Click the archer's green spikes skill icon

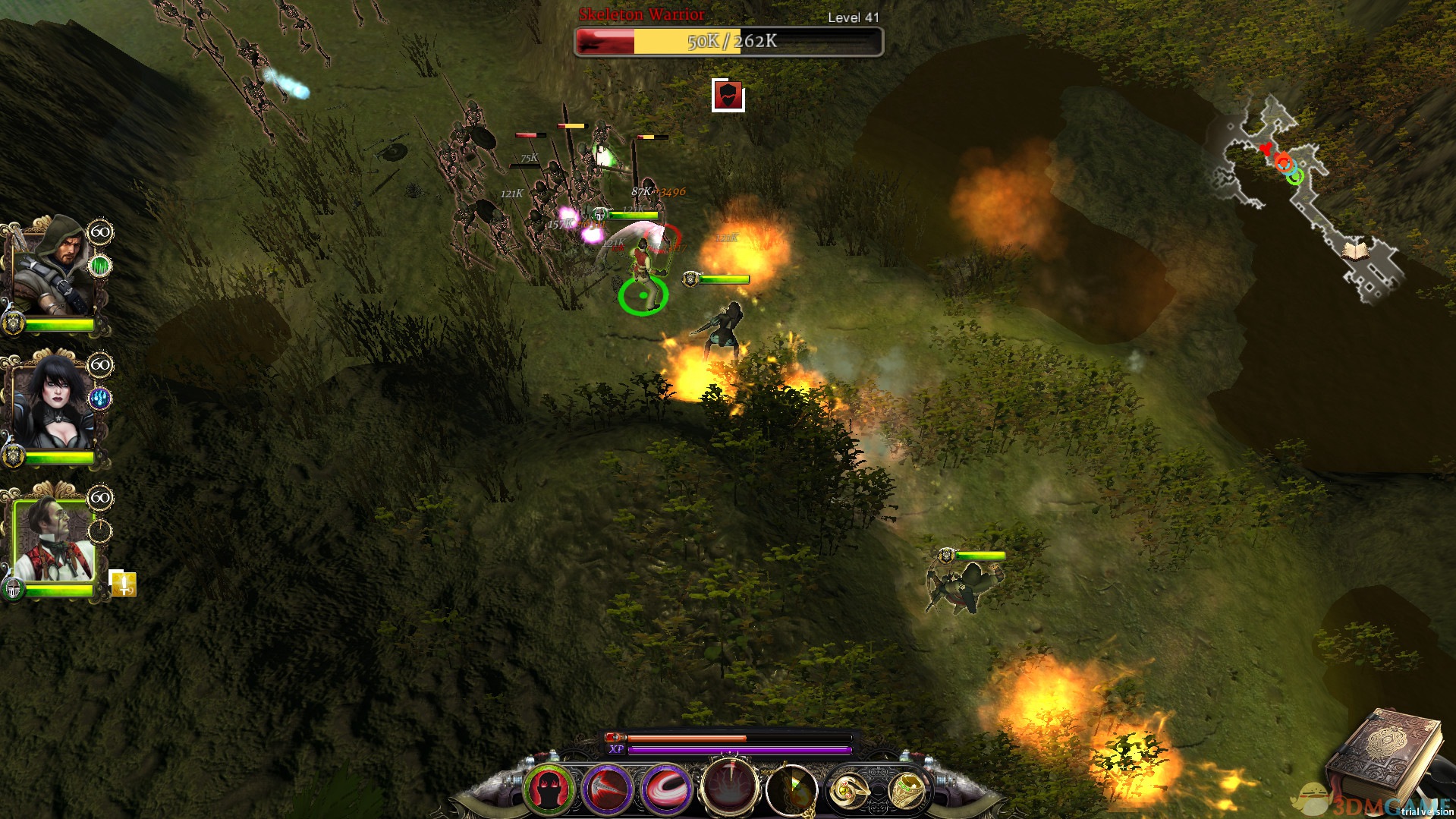point(99,266)
